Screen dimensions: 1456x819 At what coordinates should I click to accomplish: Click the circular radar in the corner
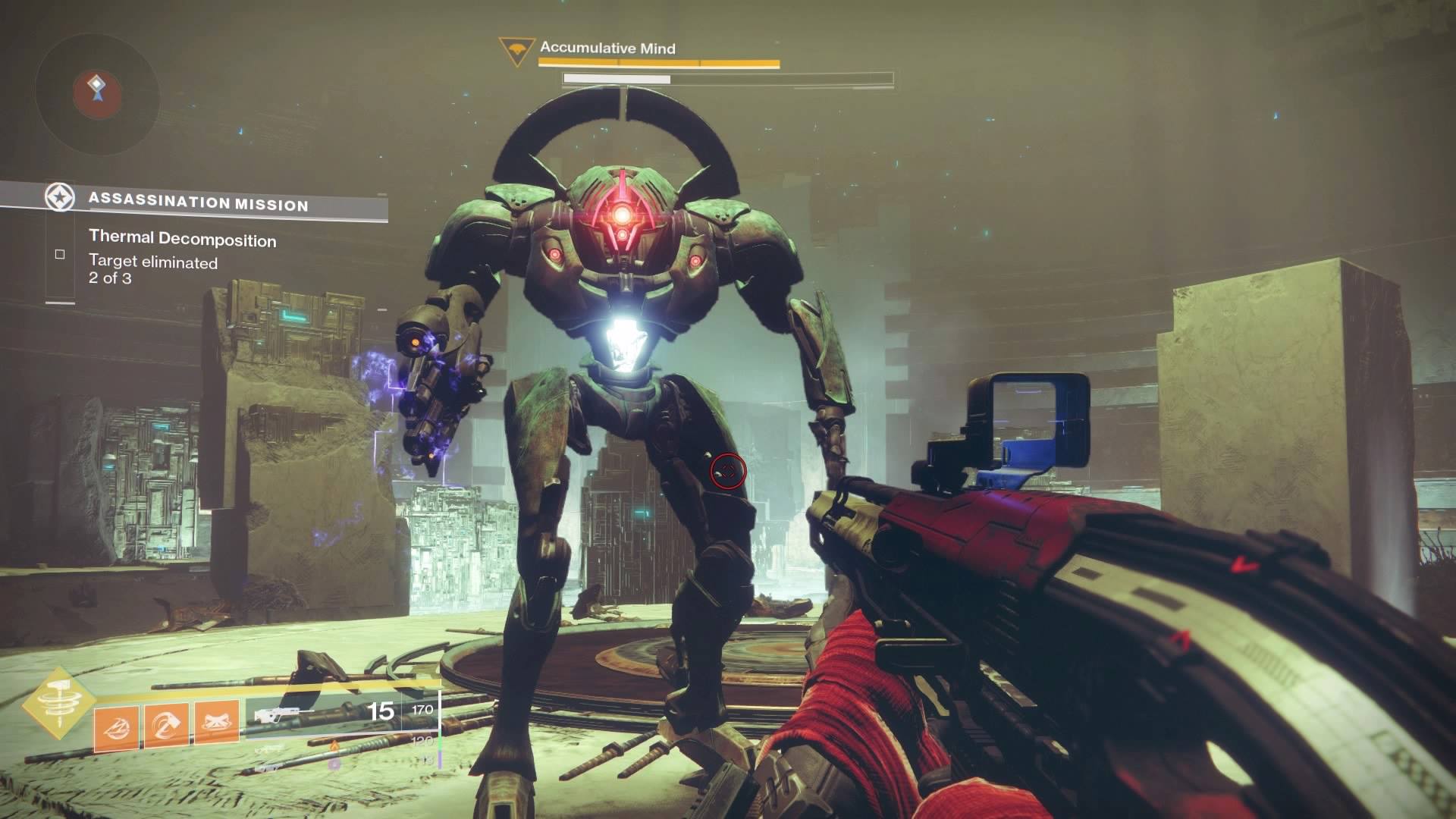click(96, 93)
